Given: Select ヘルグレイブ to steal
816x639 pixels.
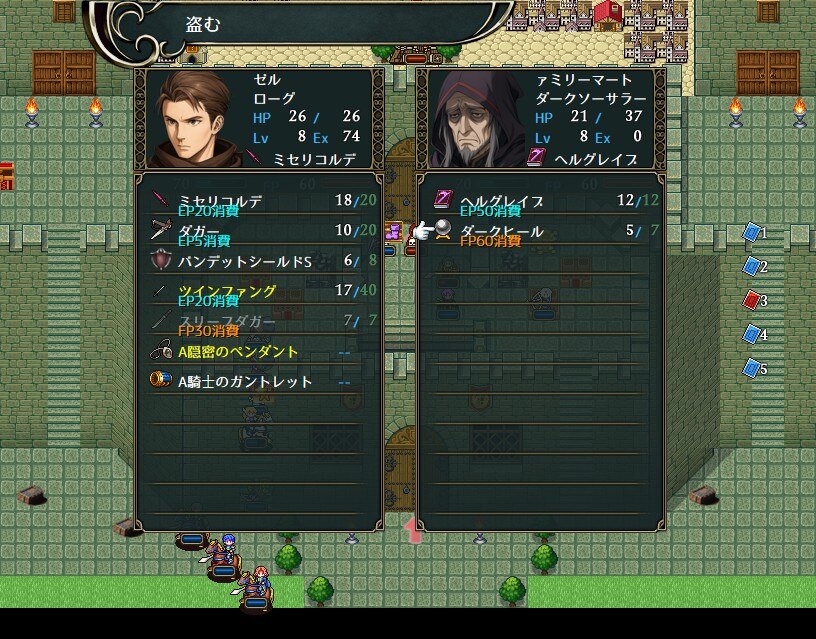Looking at the screenshot, I should point(540,201).
